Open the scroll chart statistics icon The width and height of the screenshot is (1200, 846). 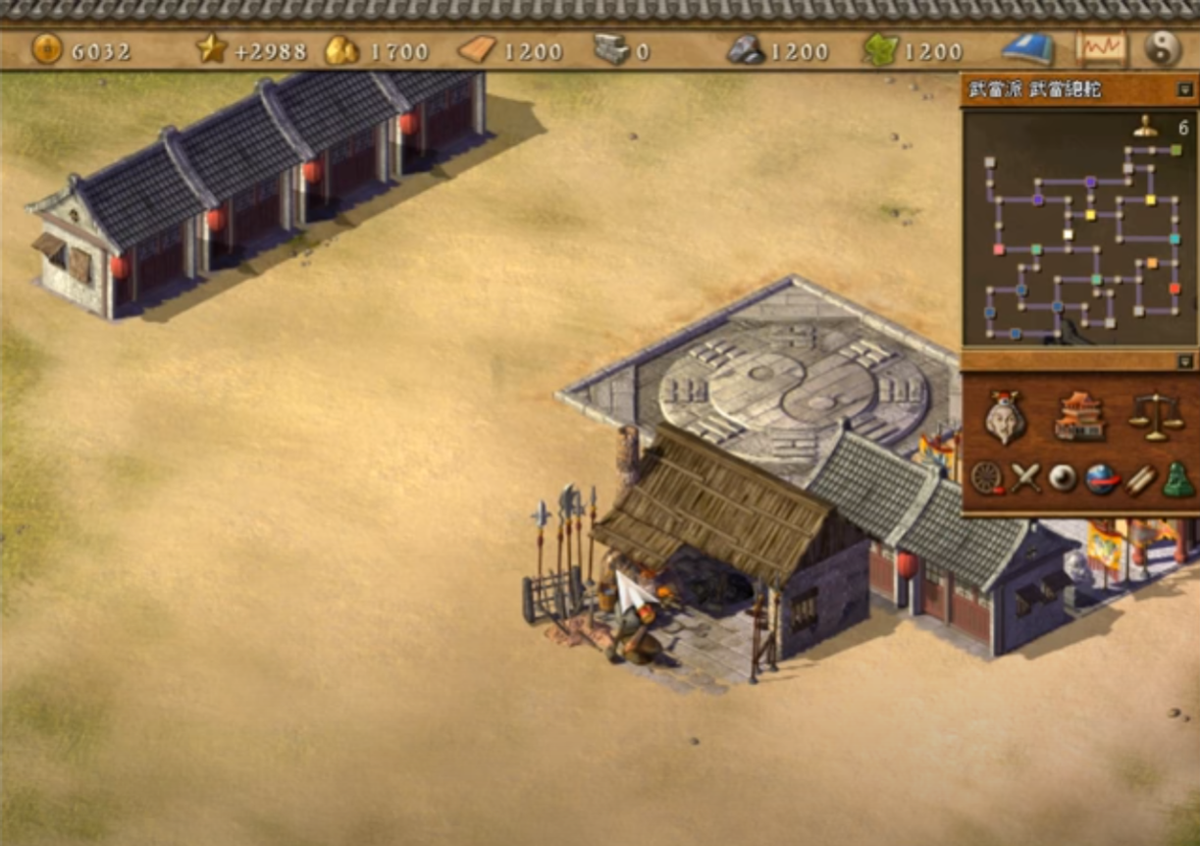1100,48
